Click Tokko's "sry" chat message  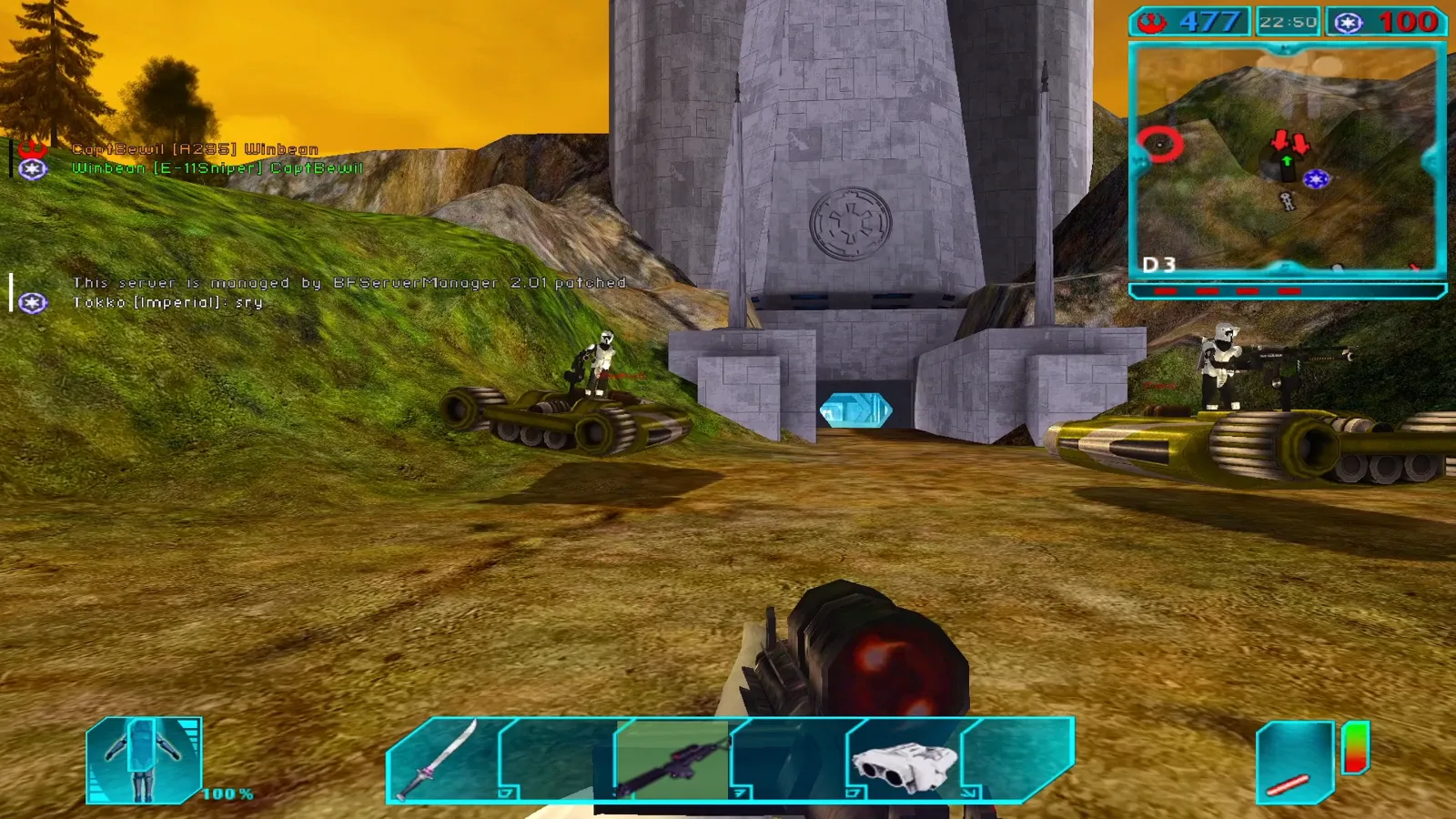pos(167,302)
